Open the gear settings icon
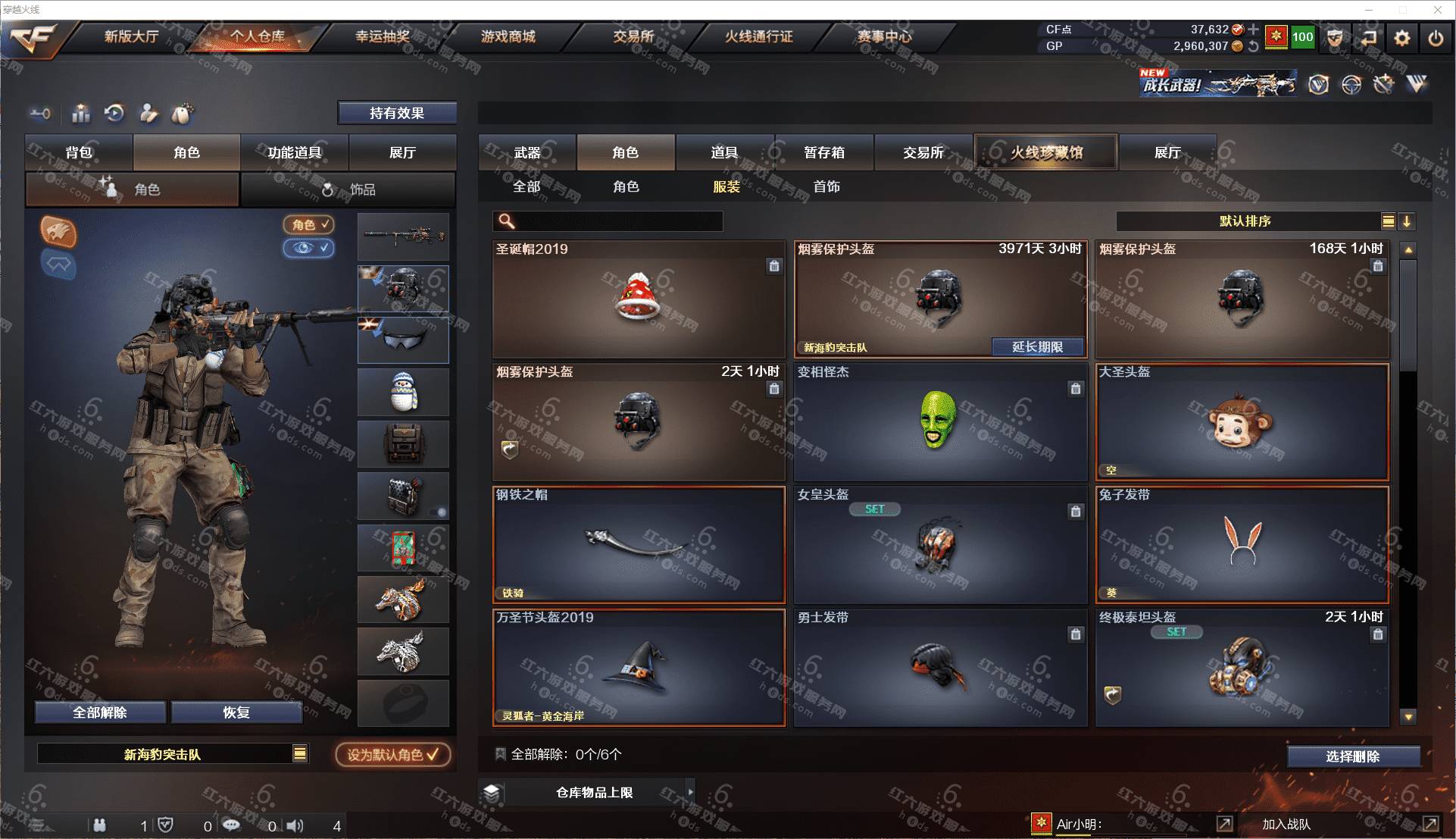This screenshot has height=839, width=1456. 1401,38
